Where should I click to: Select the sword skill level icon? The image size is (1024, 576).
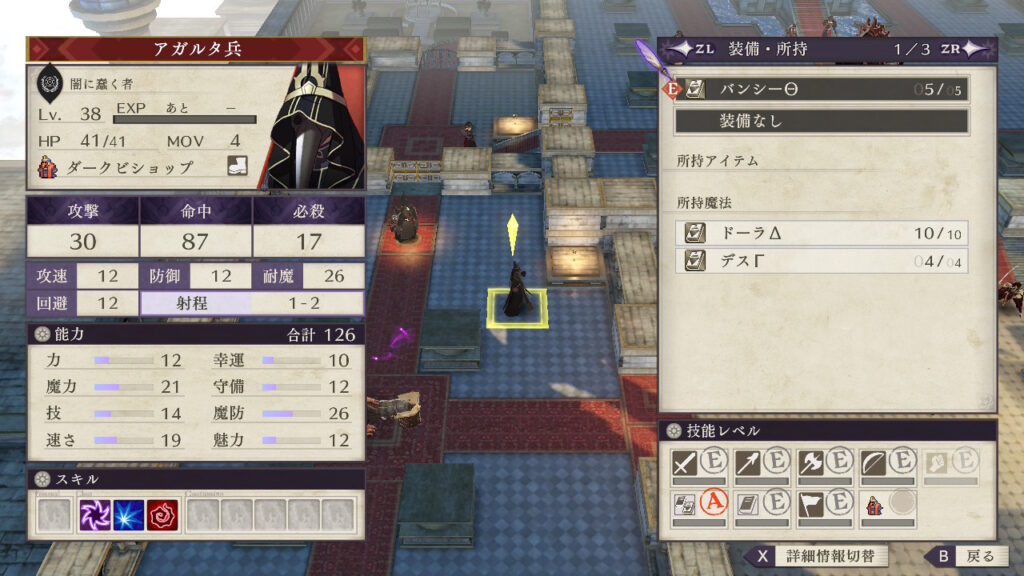[x=684, y=461]
